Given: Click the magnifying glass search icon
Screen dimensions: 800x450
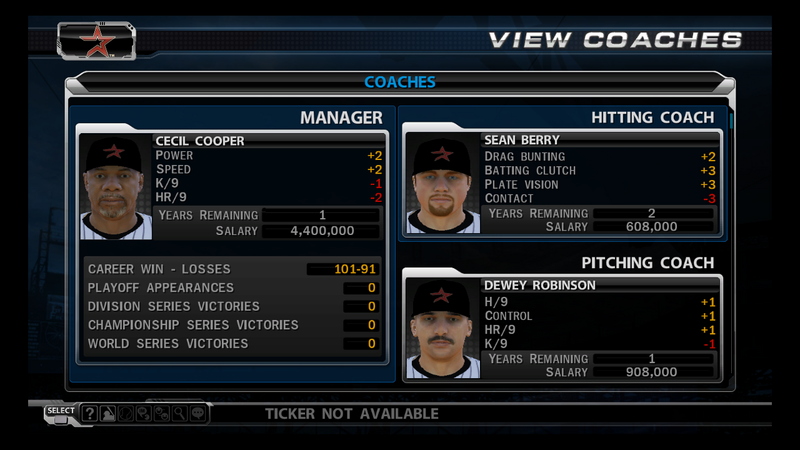Looking at the screenshot, I should 178,413.
